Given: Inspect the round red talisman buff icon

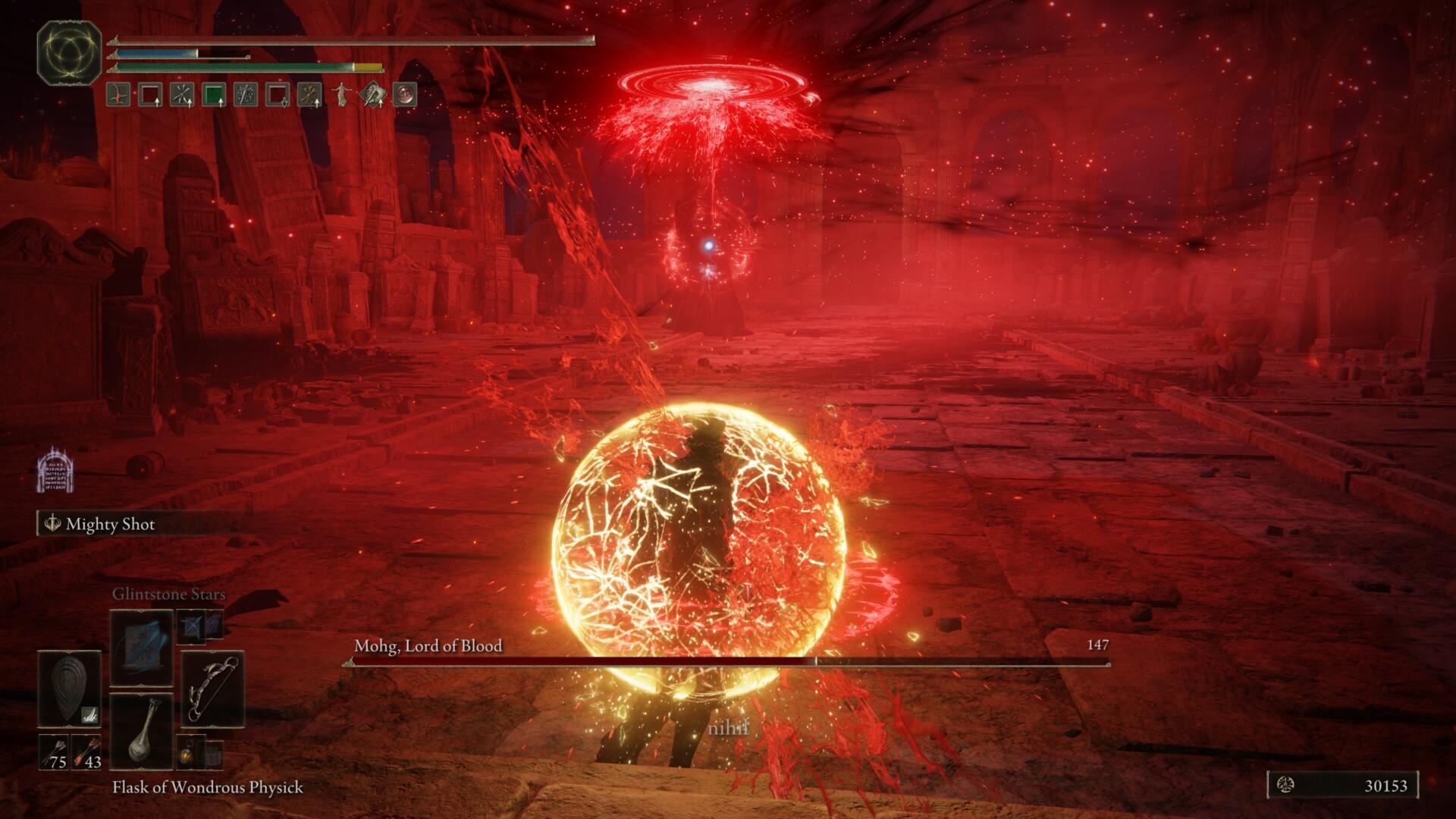Looking at the screenshot, I should [x=406, y=95].
